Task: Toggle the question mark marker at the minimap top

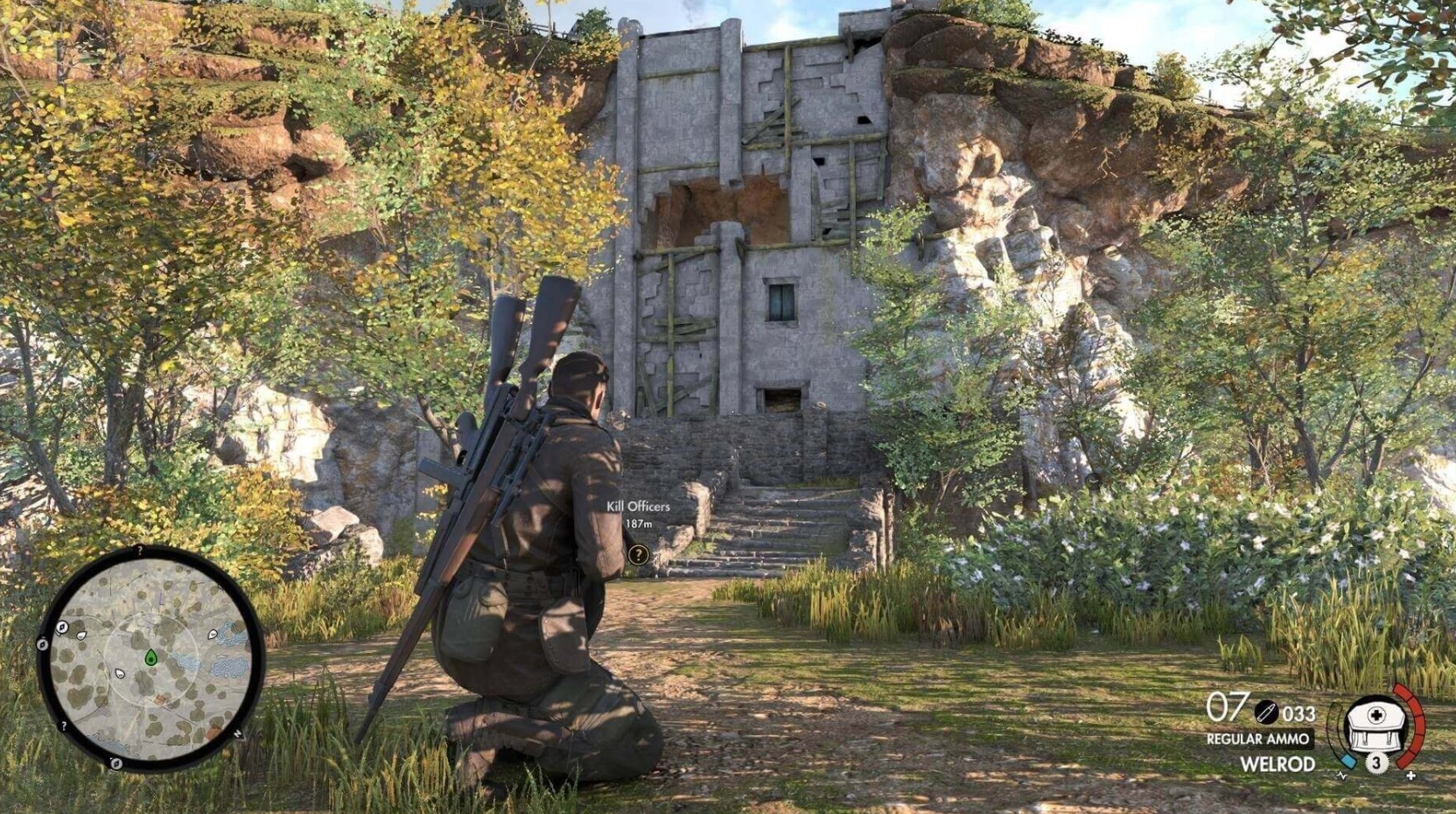Action: coord(139,550)
